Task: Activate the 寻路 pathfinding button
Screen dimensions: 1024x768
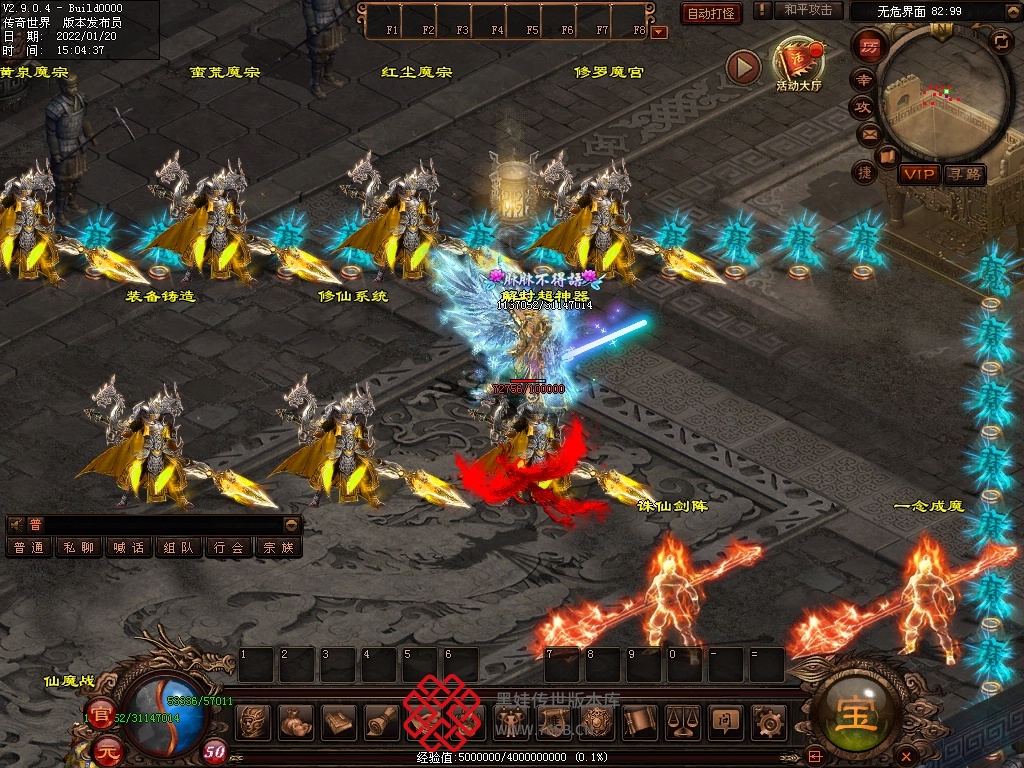Action: pos(965,174)
